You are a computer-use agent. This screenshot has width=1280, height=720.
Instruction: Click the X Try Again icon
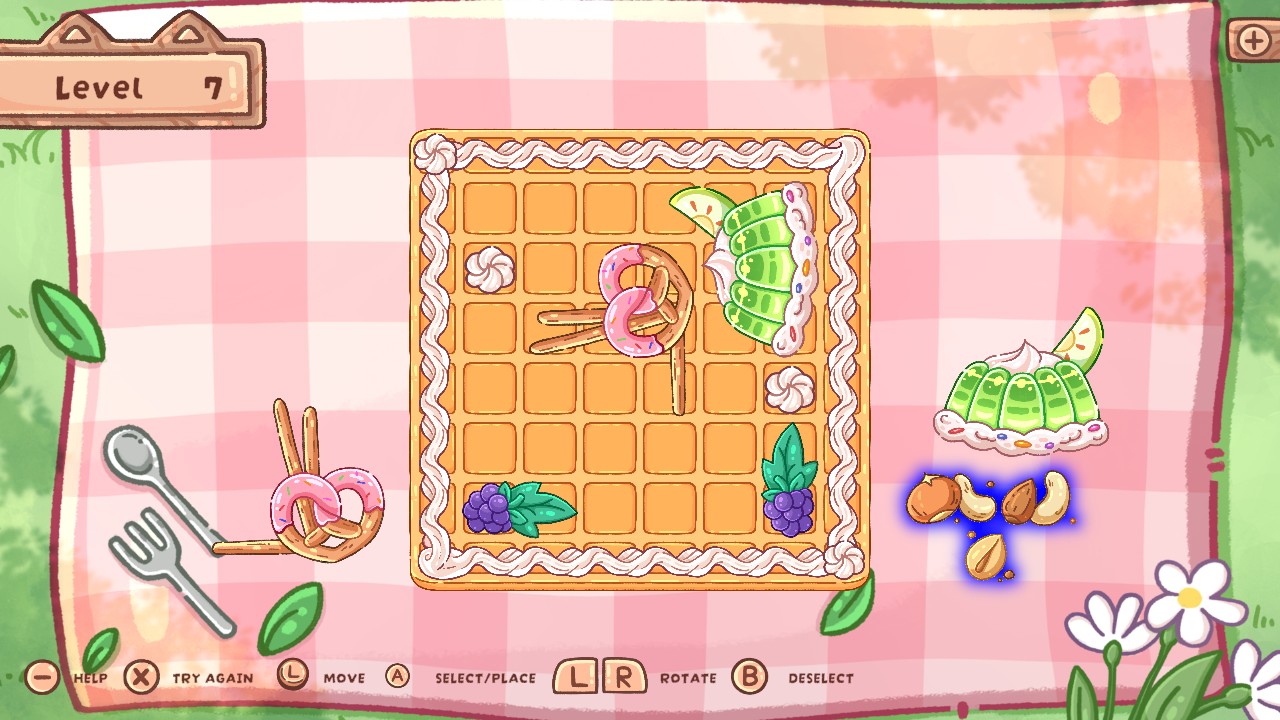click(x=142, y=677)
